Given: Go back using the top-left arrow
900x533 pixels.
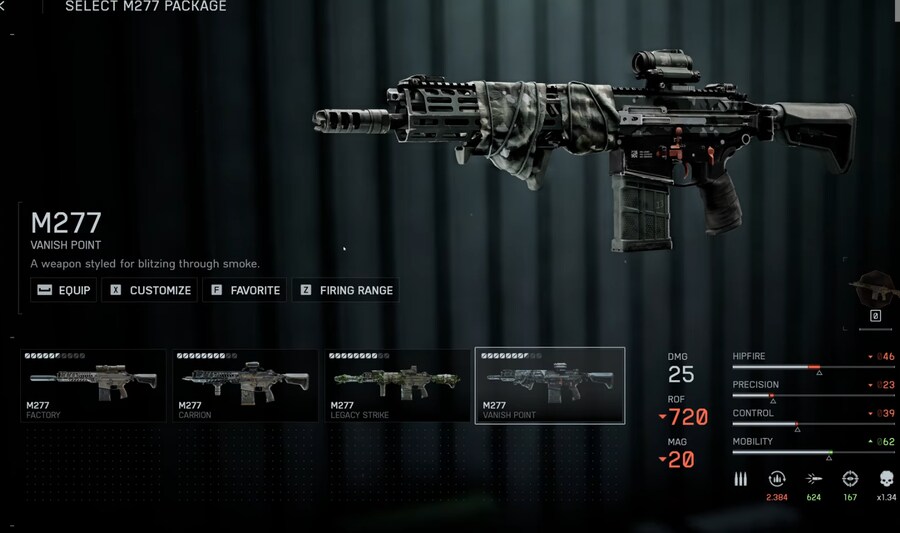Looking at the screenshot, I should pyautogui.click(x=3, y=7).
